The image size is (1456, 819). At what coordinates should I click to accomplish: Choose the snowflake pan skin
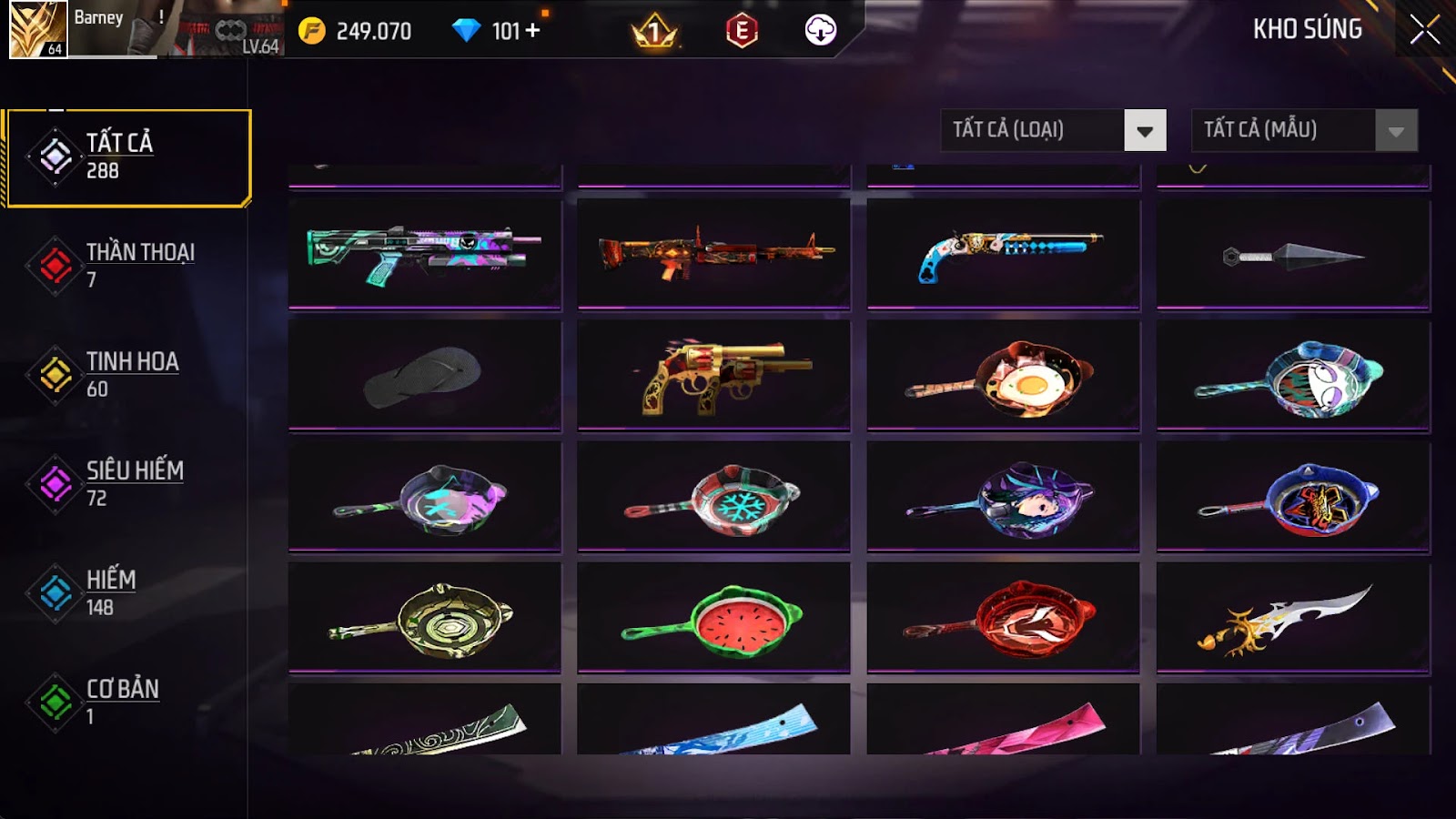tap(713, 497)
